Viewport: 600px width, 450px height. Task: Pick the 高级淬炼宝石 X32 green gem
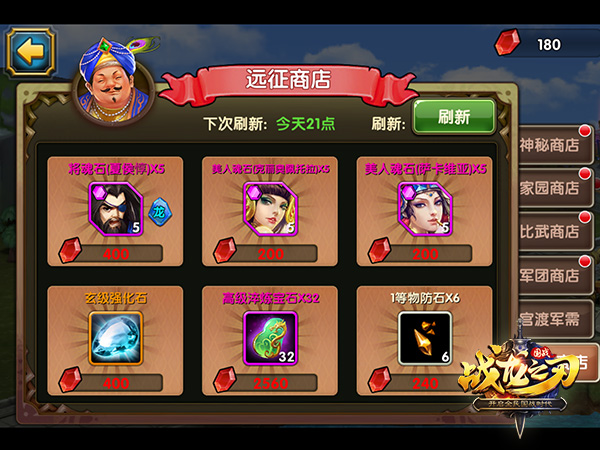click(269, 337)
